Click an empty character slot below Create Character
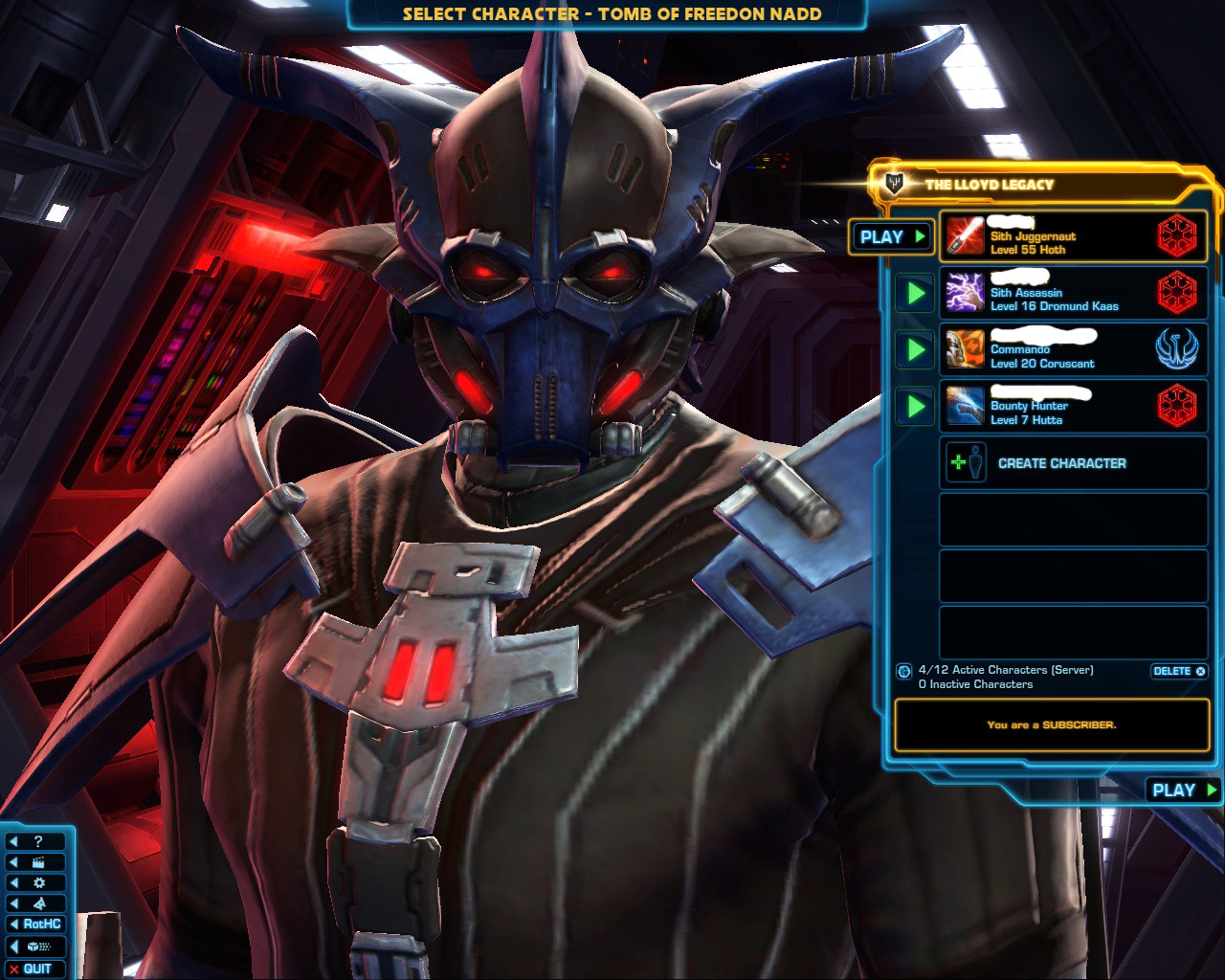 click(1073, 518)
